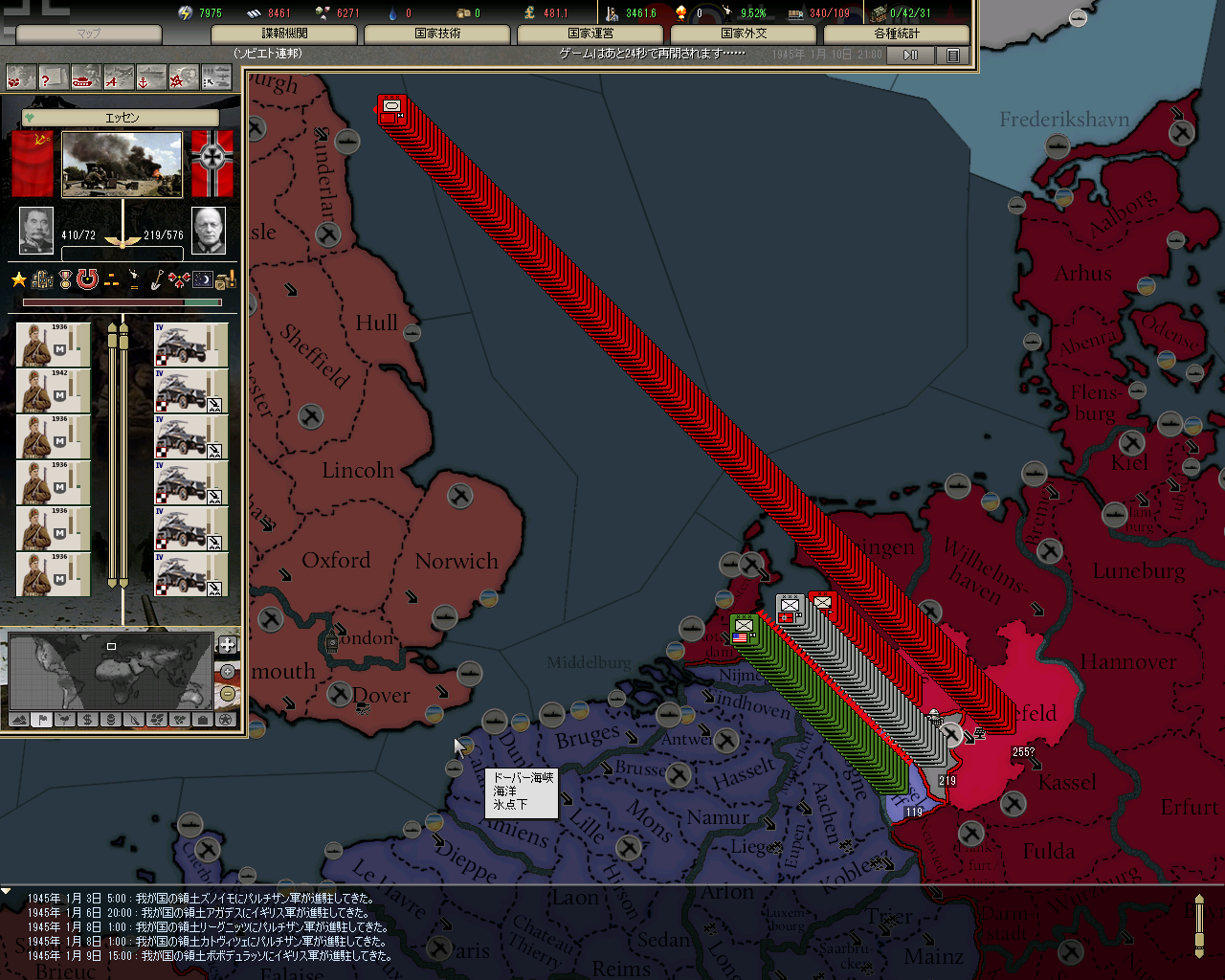Viewport: 1225px width, 980px height.
Task: Select a 1936 infantry thumbnail in the left panel
Action: click(x=53, y=345)
